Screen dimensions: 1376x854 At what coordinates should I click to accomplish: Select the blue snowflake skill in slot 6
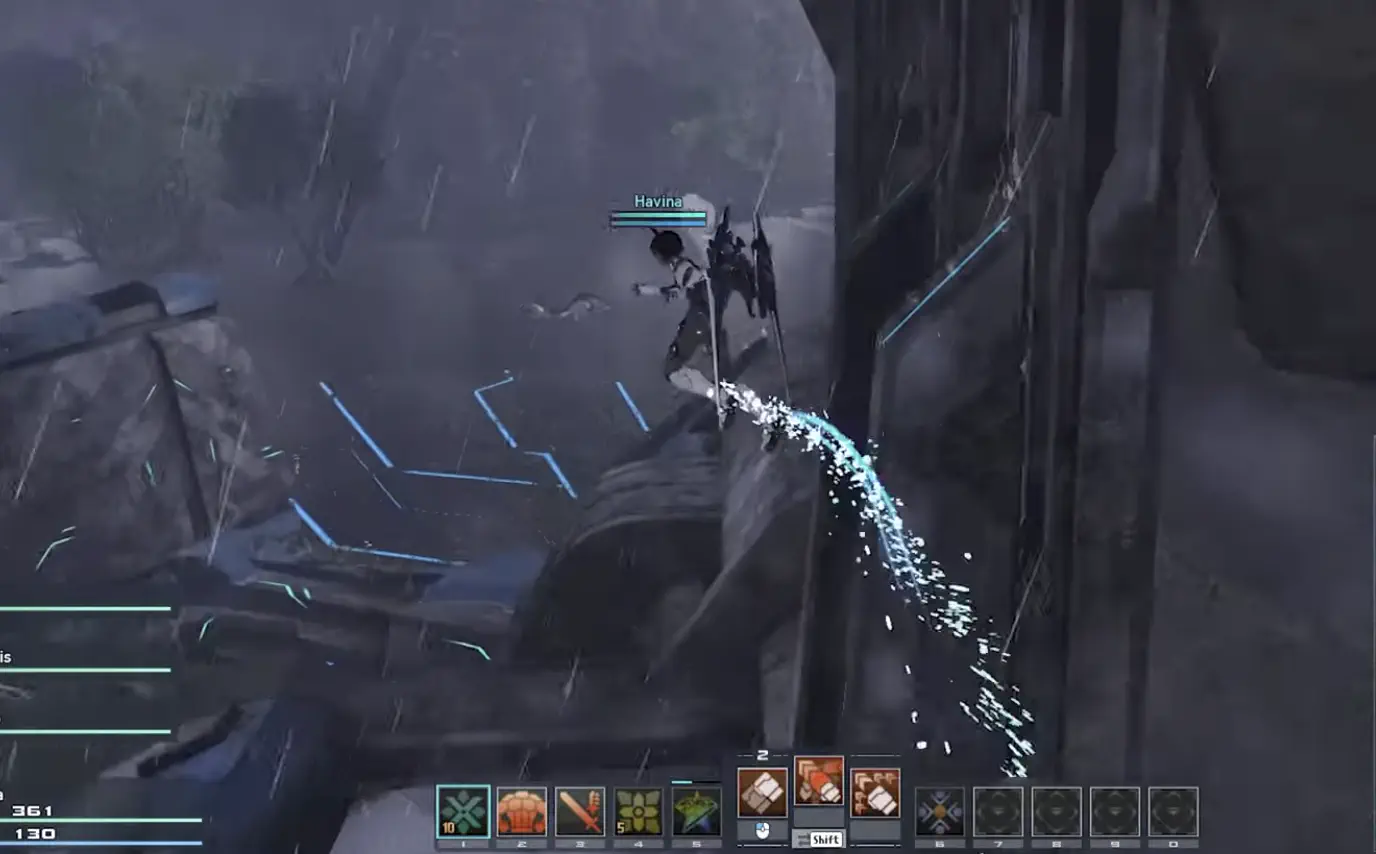[940, 811]
